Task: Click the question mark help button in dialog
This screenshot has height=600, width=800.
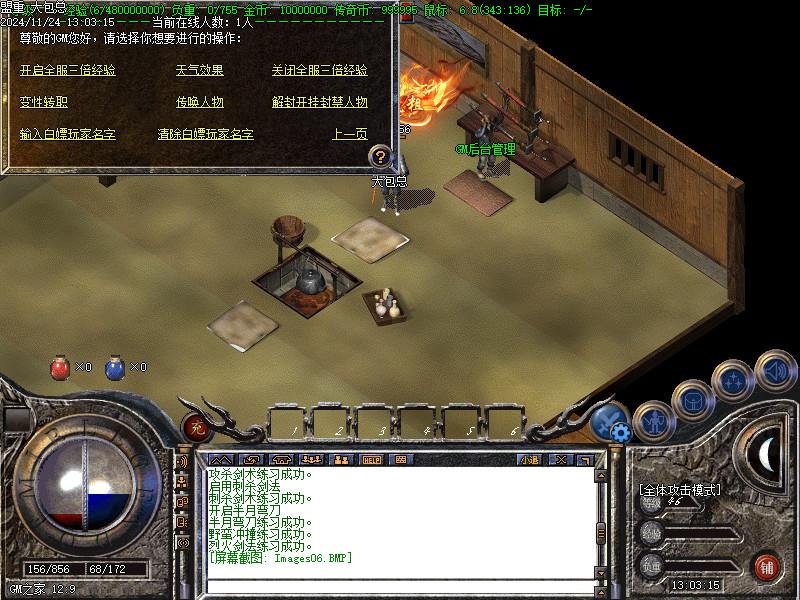Action: (x=379, y=156)
